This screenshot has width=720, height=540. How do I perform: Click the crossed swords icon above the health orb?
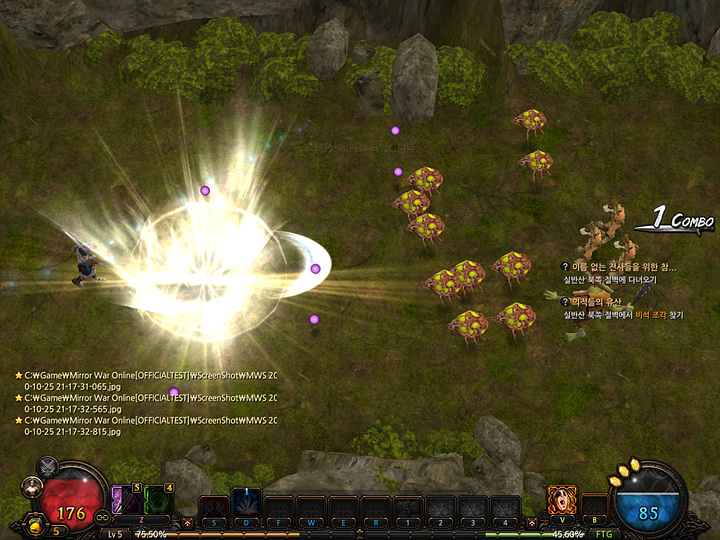coord(47,467)
